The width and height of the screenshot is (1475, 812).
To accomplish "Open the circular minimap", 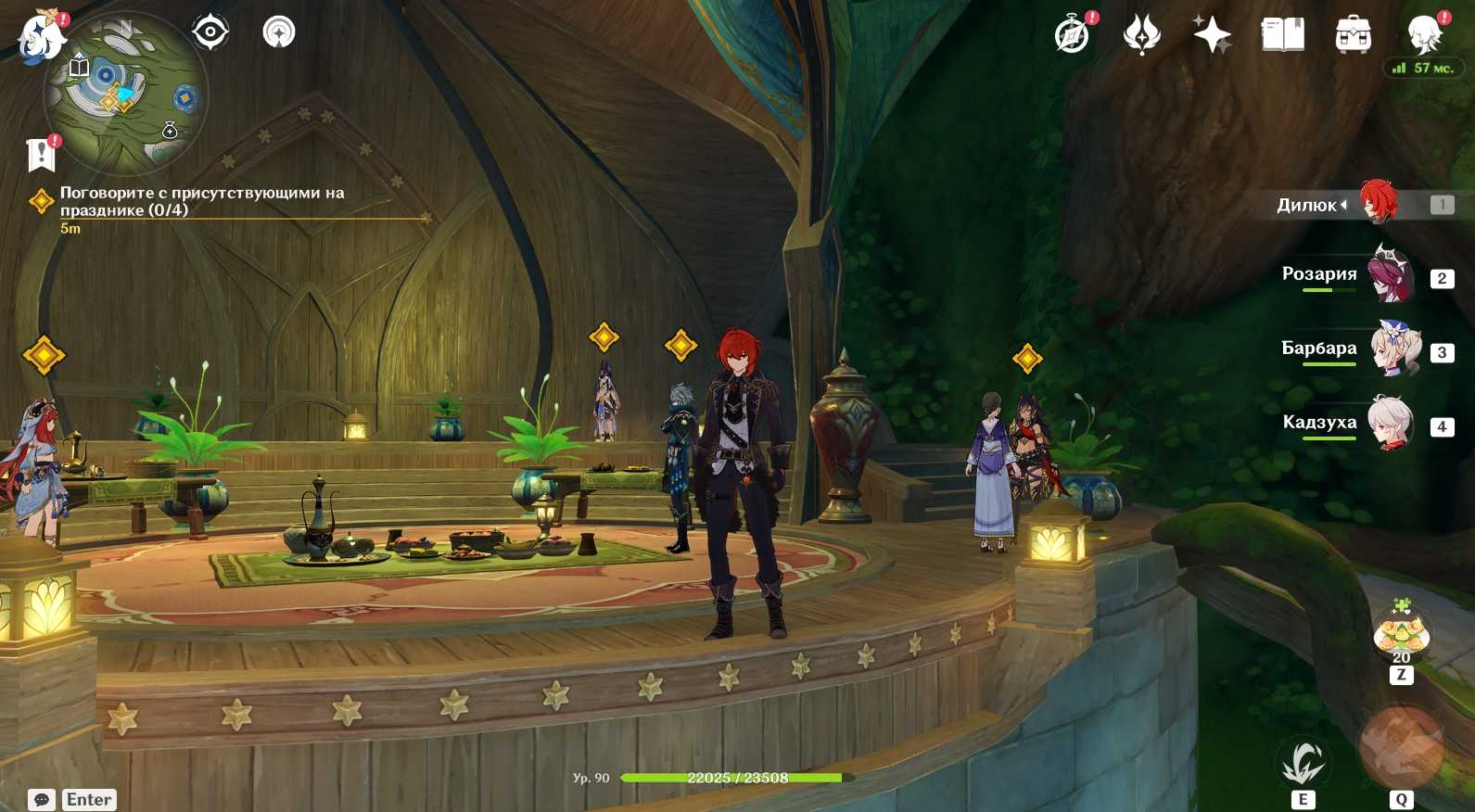I will point(125,94).
